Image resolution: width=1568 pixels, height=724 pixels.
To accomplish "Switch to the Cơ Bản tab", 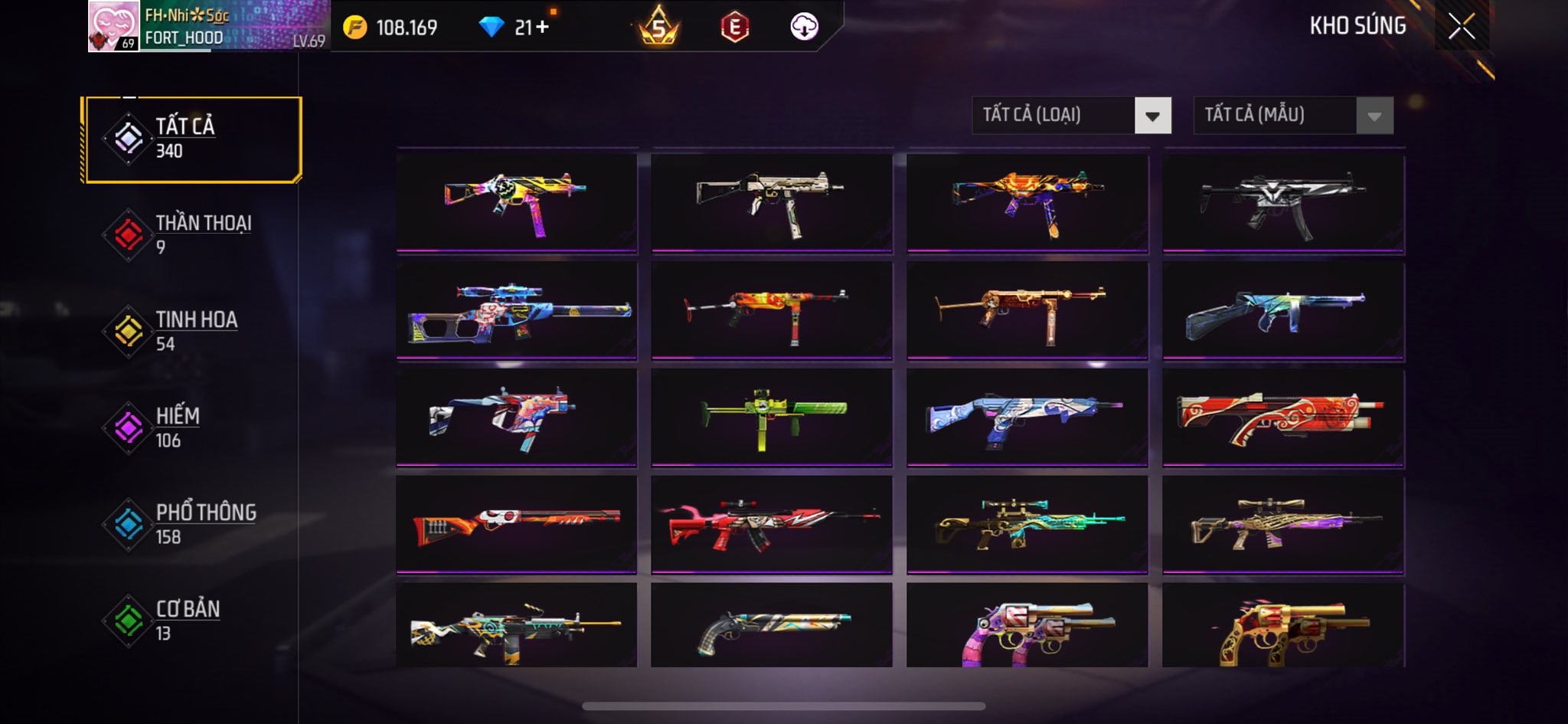I will click(191, 621).
